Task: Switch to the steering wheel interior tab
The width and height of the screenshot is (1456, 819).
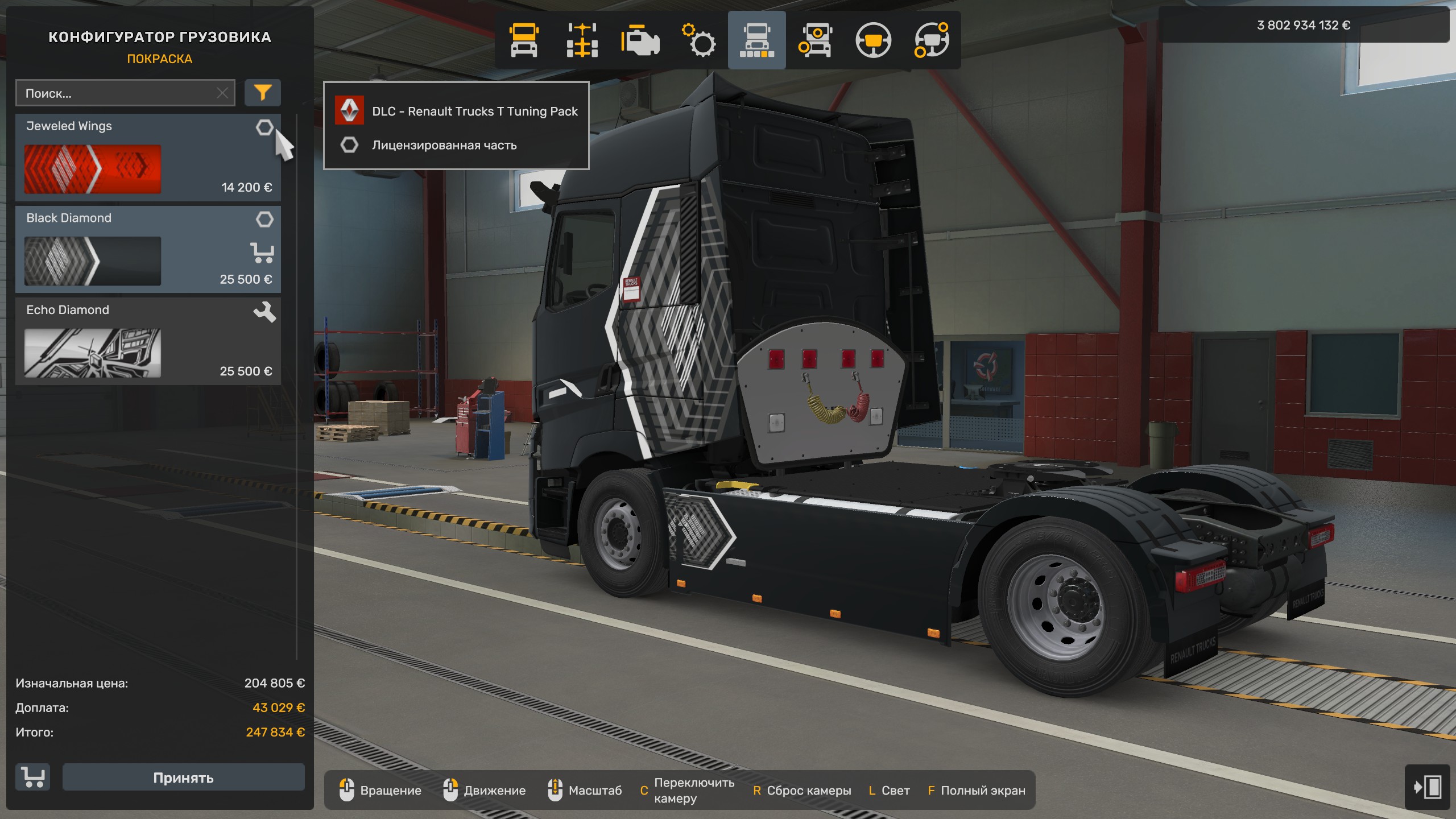Action: click(873, 40)
